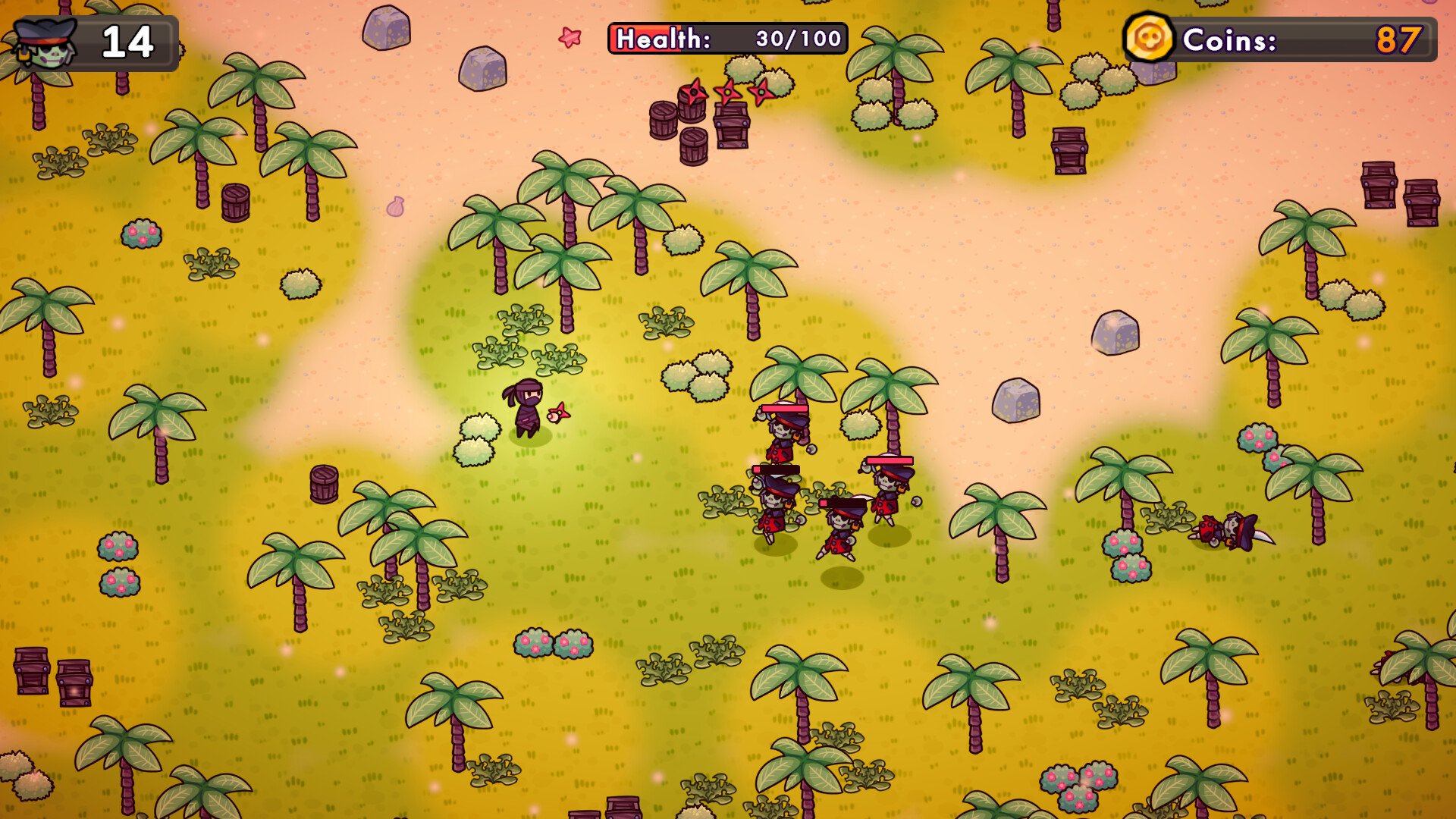Click the Health bar at the top

pyautogui.click(x=724, y=39)
